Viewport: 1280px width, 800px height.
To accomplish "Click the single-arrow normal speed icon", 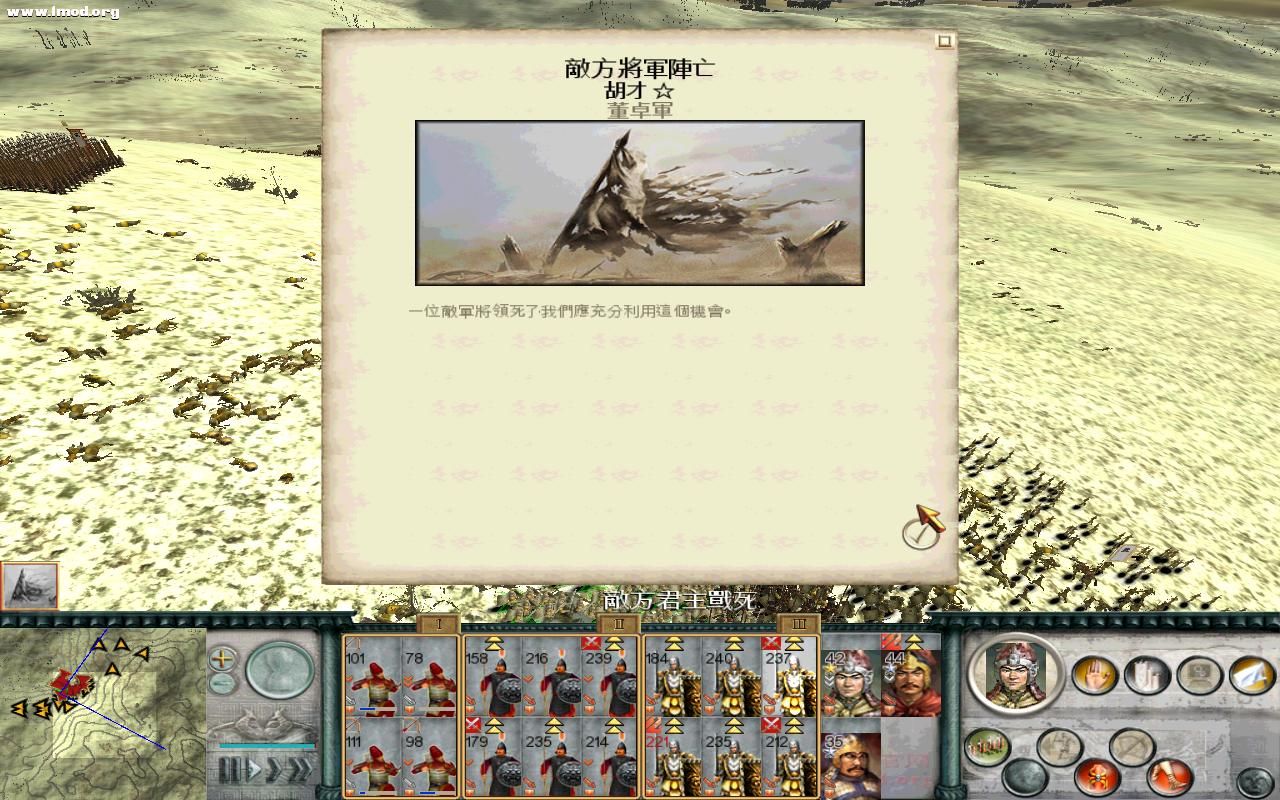I will tap(254, 767).
